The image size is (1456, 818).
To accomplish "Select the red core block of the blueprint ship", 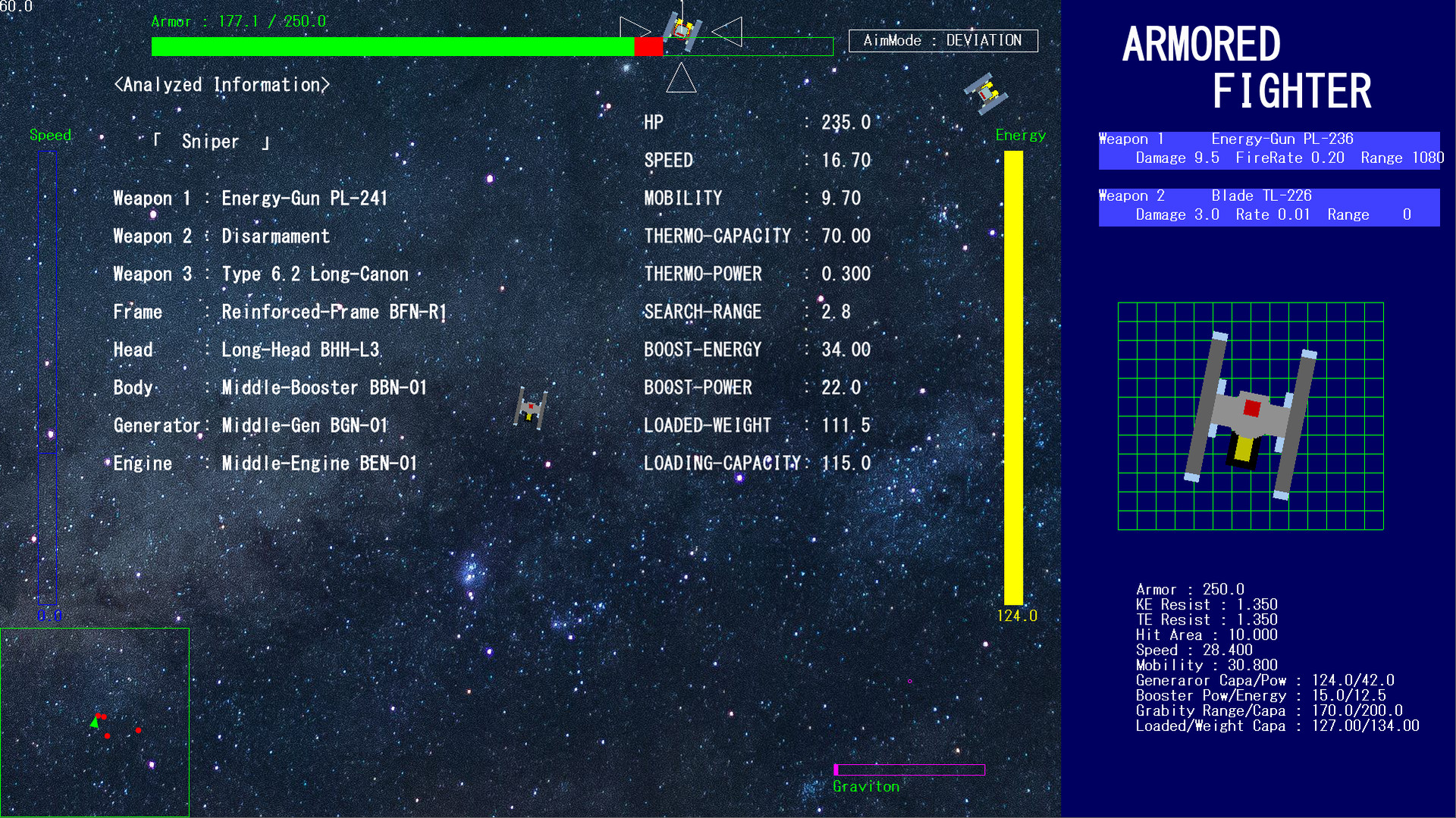I will 1250,407.
